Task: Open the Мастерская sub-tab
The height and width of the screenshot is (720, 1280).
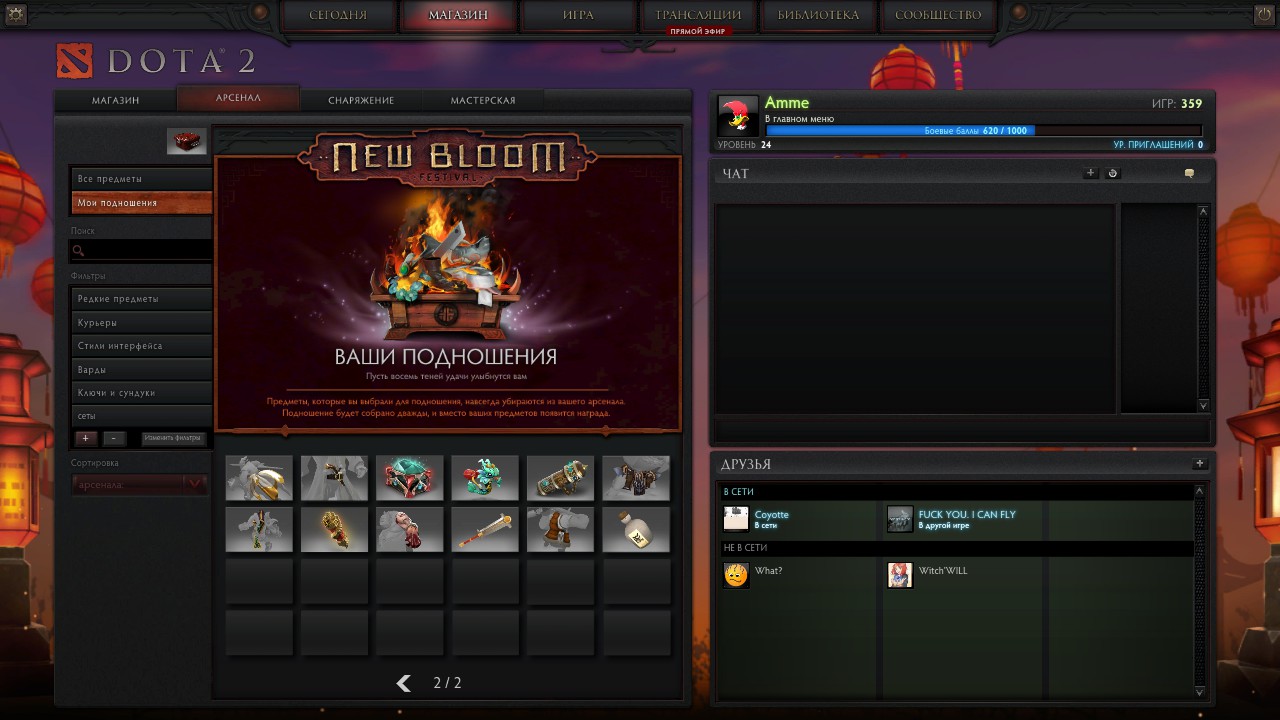Action: 483,100
